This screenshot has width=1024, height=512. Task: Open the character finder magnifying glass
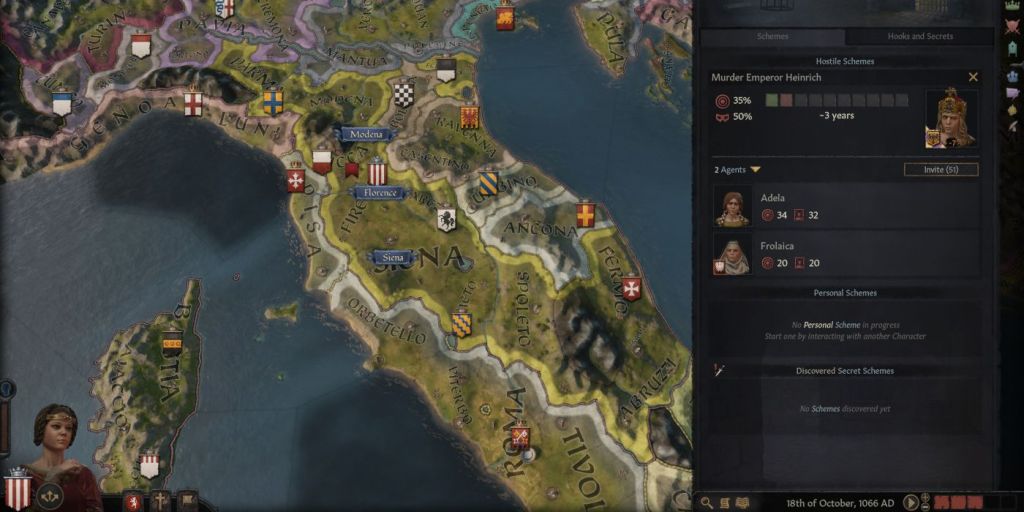pyautogui.click(x=707, y=503)
